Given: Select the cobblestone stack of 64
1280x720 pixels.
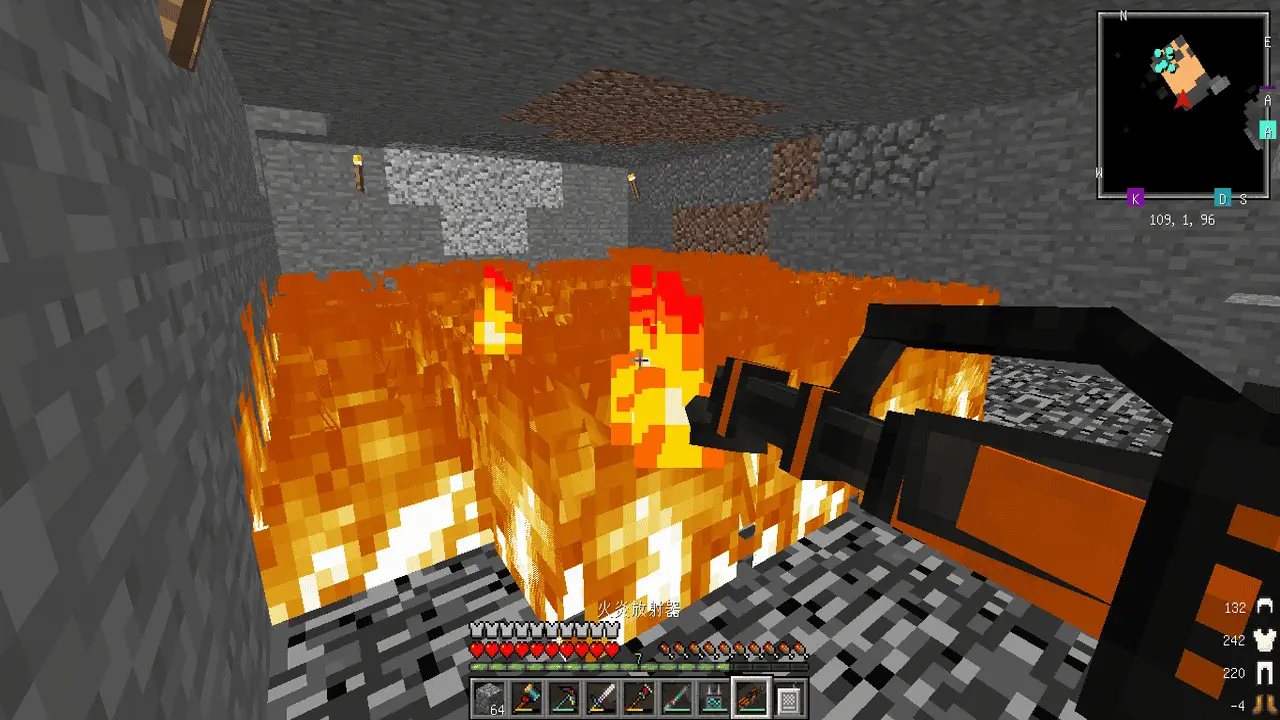Looking at the screenshot, I should 487,696.
